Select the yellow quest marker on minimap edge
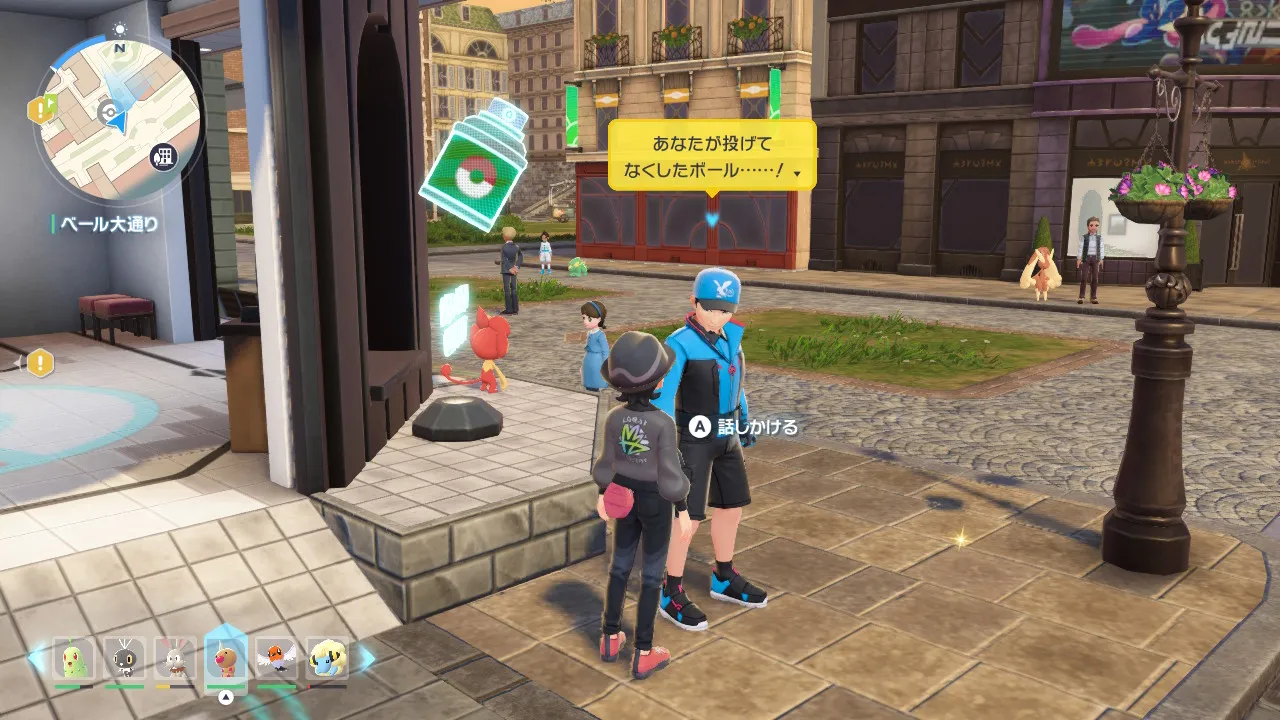 tap(41, 109)
